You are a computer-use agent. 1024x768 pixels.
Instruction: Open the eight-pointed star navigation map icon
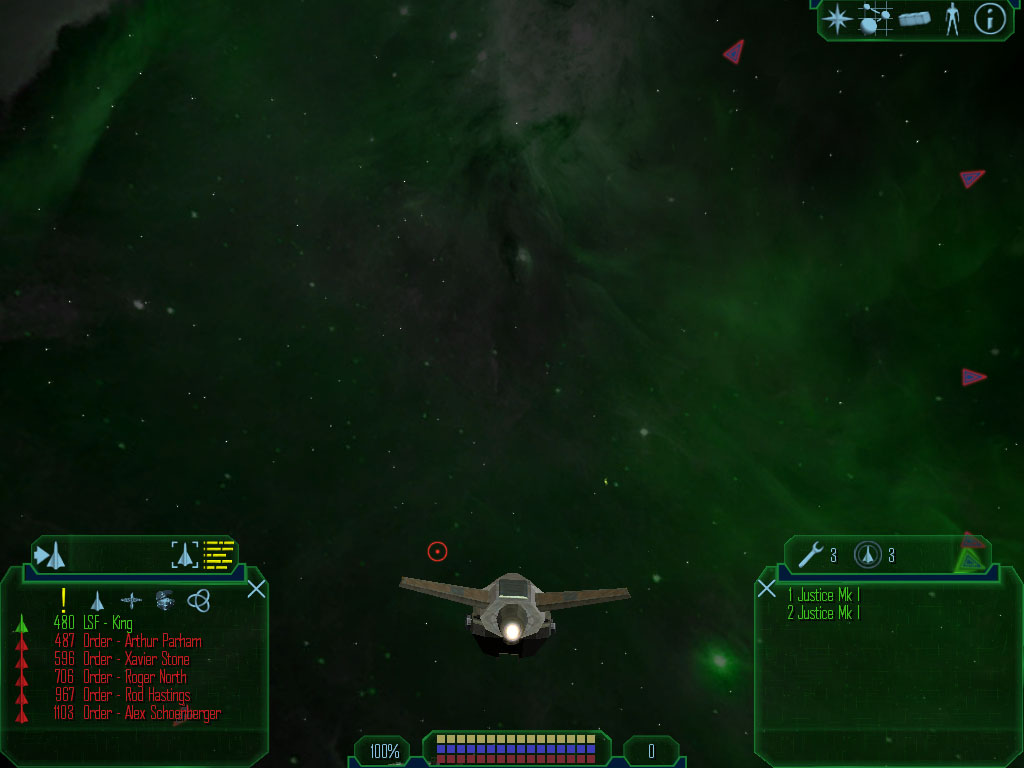[x=837, y=18]
